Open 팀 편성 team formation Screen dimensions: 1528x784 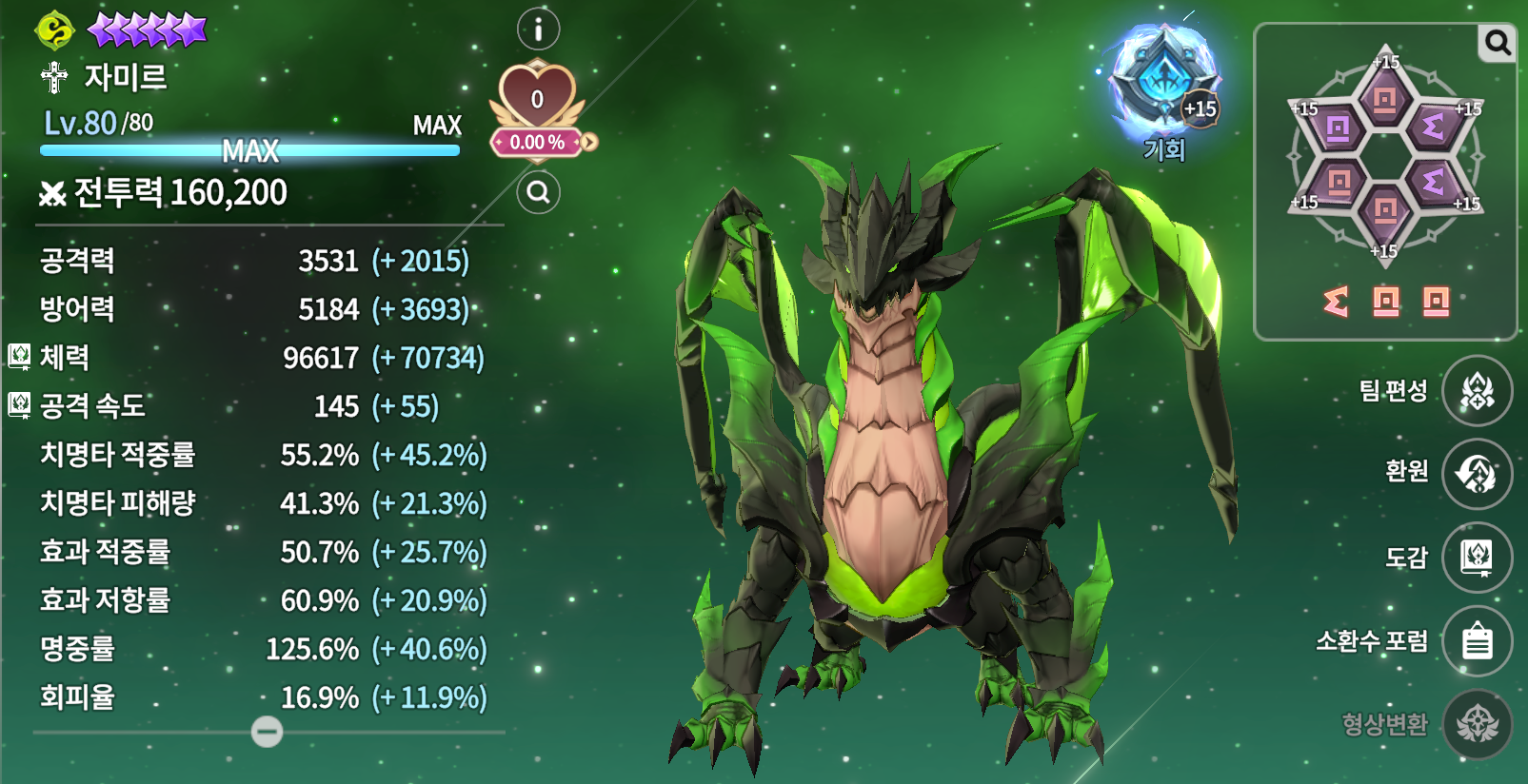click(x=1477, y=390)
